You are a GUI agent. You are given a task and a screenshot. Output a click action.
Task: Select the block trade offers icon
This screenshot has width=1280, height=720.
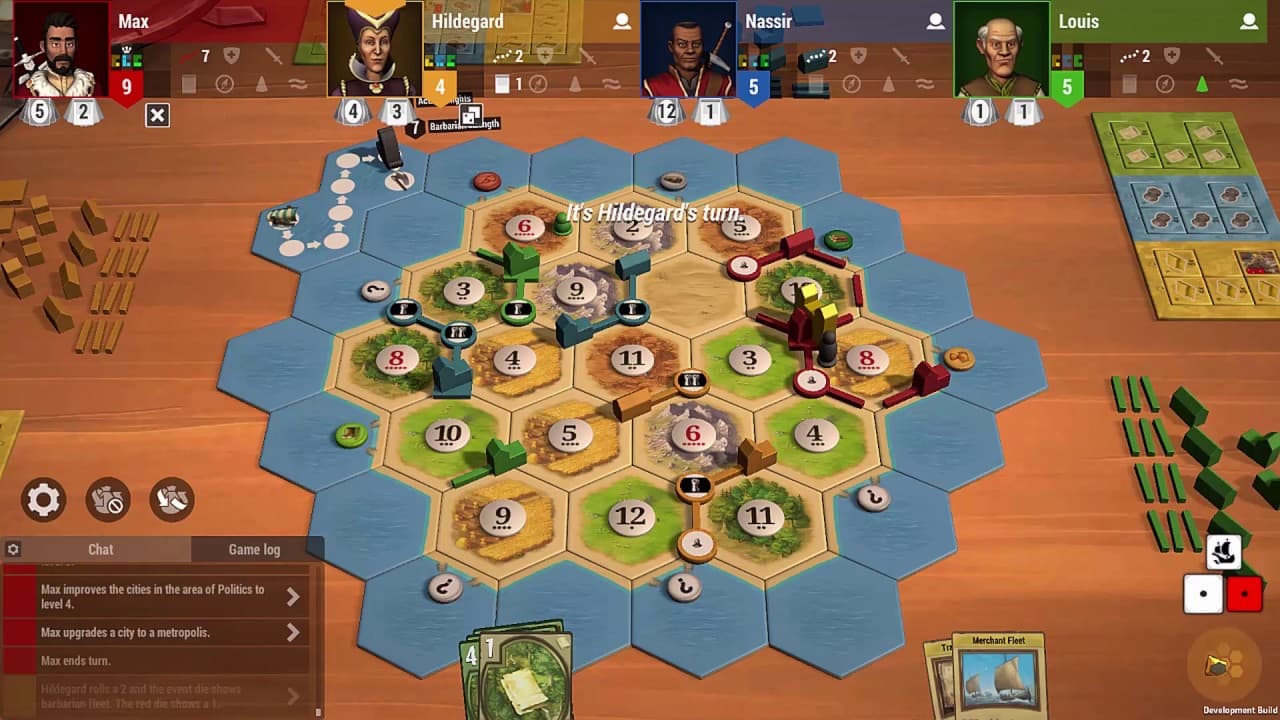coord(108,500)
